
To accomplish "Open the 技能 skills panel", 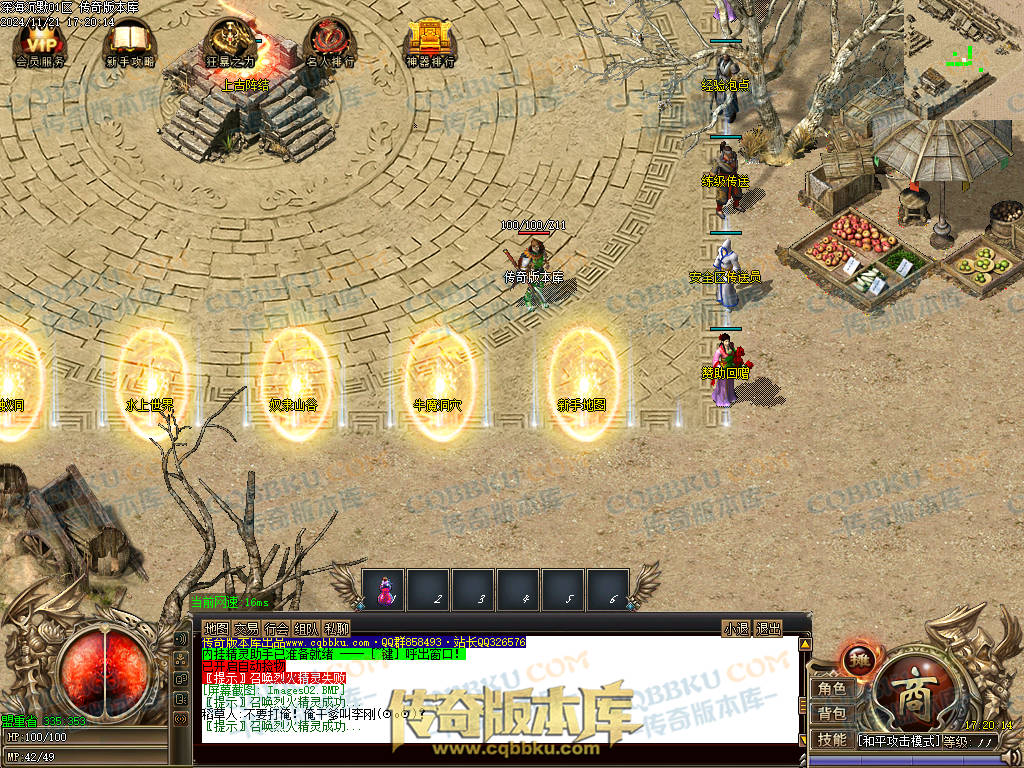I will coord(832,740).
